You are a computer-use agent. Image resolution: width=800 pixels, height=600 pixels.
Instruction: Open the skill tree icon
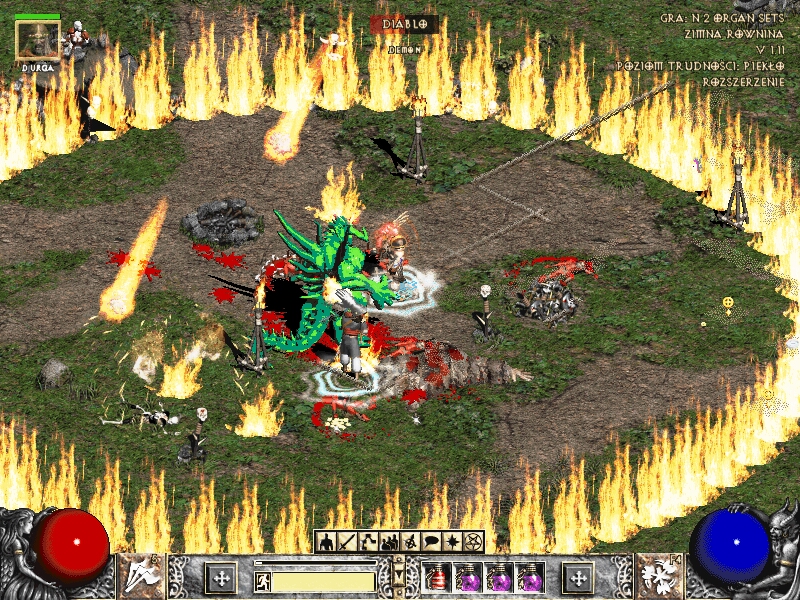368,542
